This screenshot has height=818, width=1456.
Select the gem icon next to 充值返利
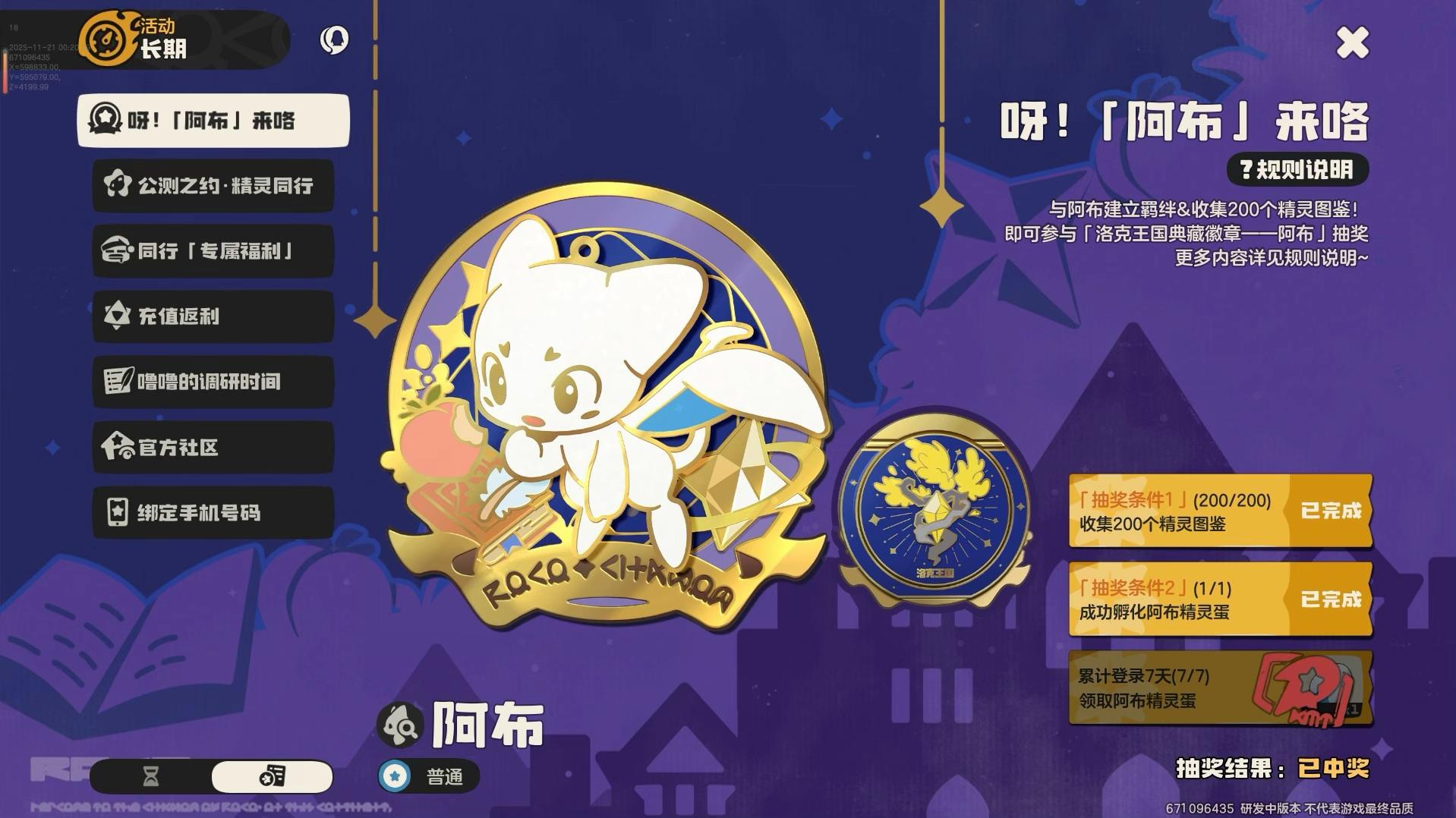pyautogui.click(x=115, y=316)
